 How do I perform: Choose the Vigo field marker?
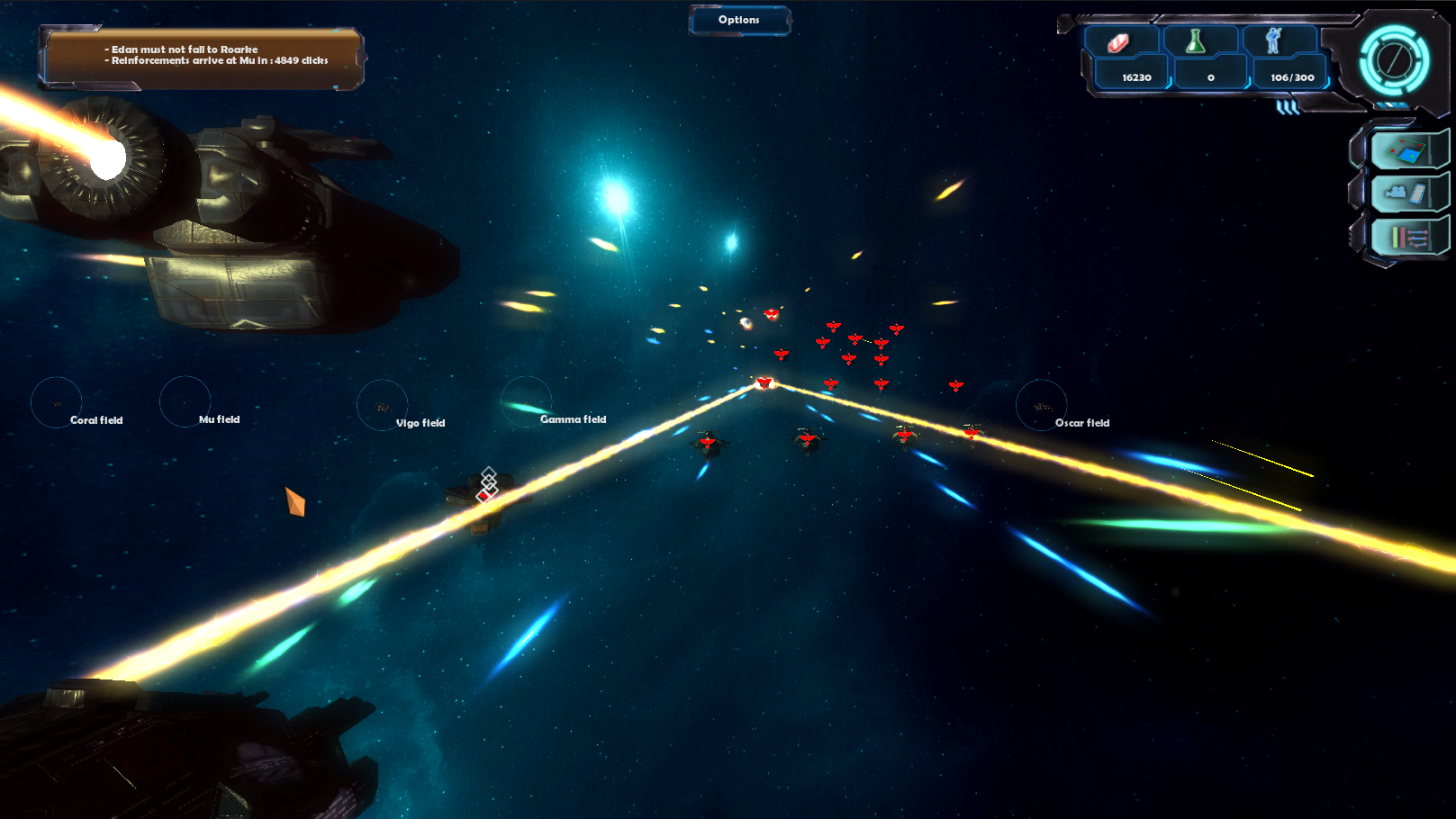click(x=383, y=405)
